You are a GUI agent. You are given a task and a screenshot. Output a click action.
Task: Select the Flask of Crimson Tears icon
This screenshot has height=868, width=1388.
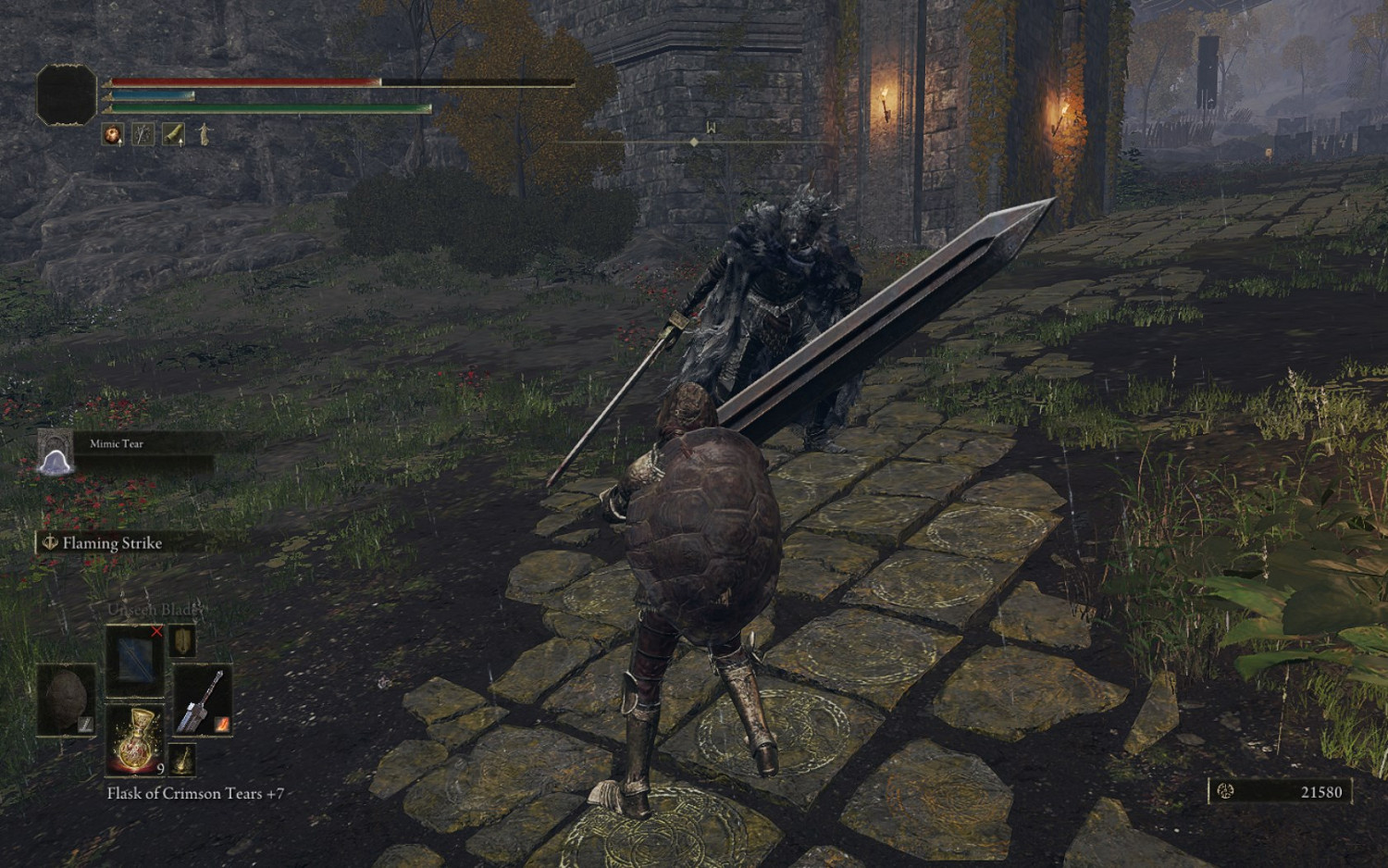tap(134, 742)
